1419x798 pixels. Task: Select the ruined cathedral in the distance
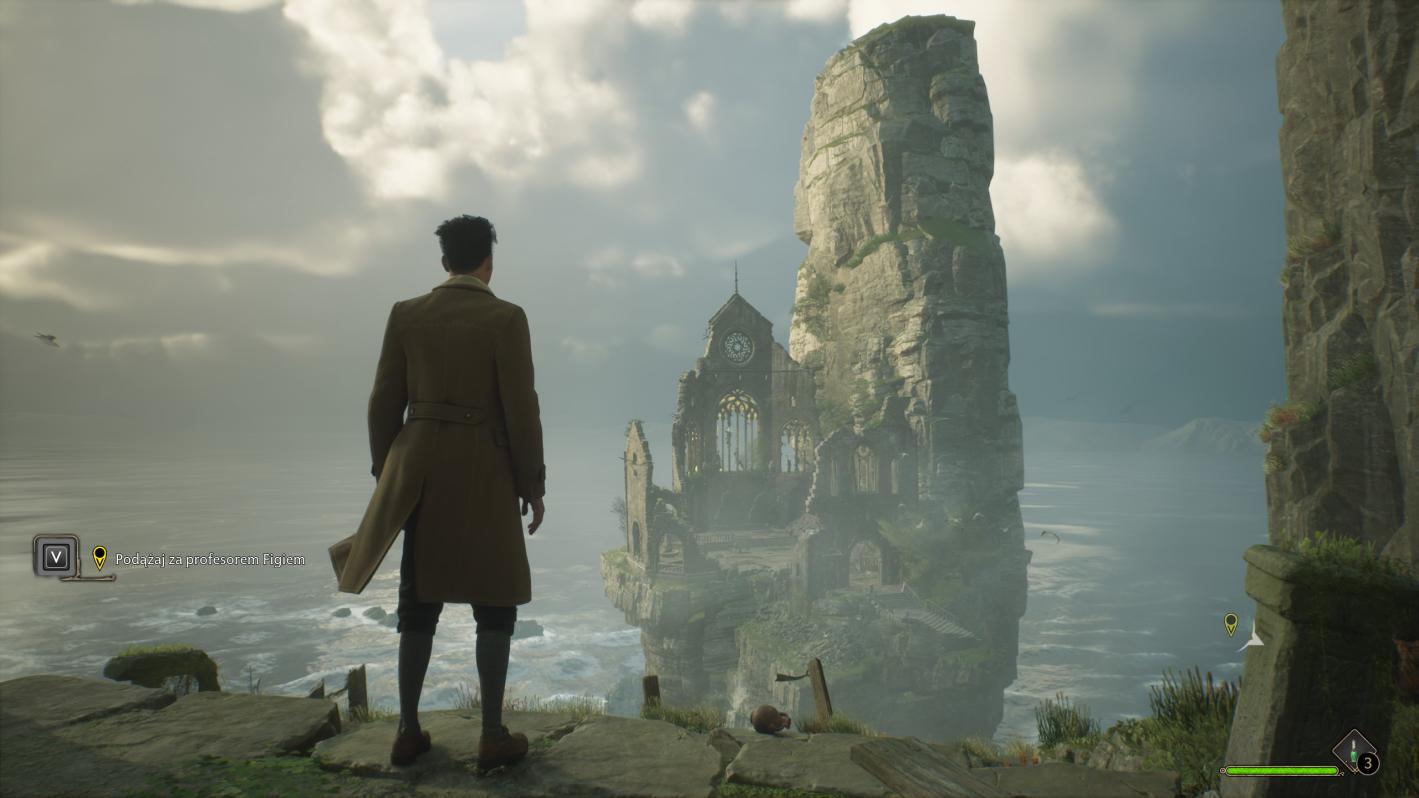(x=740, y=400)
